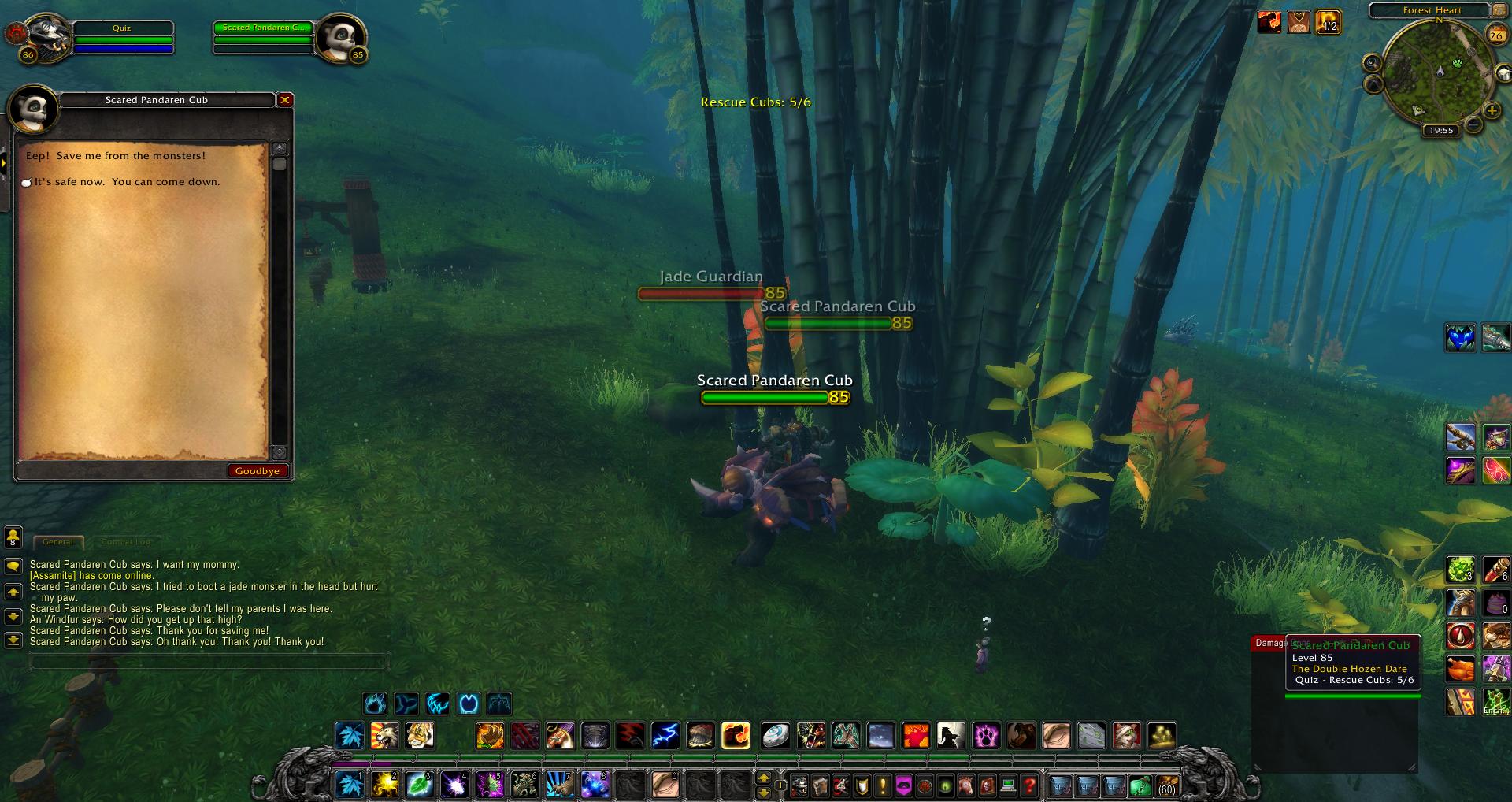
Task: Open the minimap tracking magnifier button
Action: 1372,64
